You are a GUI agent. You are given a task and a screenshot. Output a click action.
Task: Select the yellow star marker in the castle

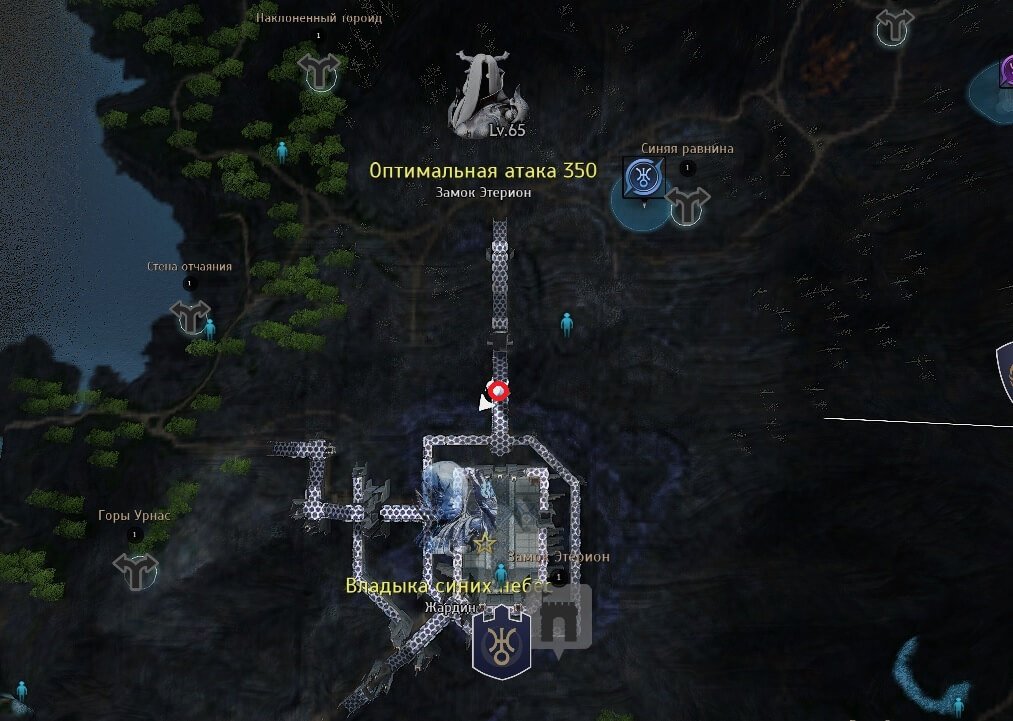tap(485, 543)
